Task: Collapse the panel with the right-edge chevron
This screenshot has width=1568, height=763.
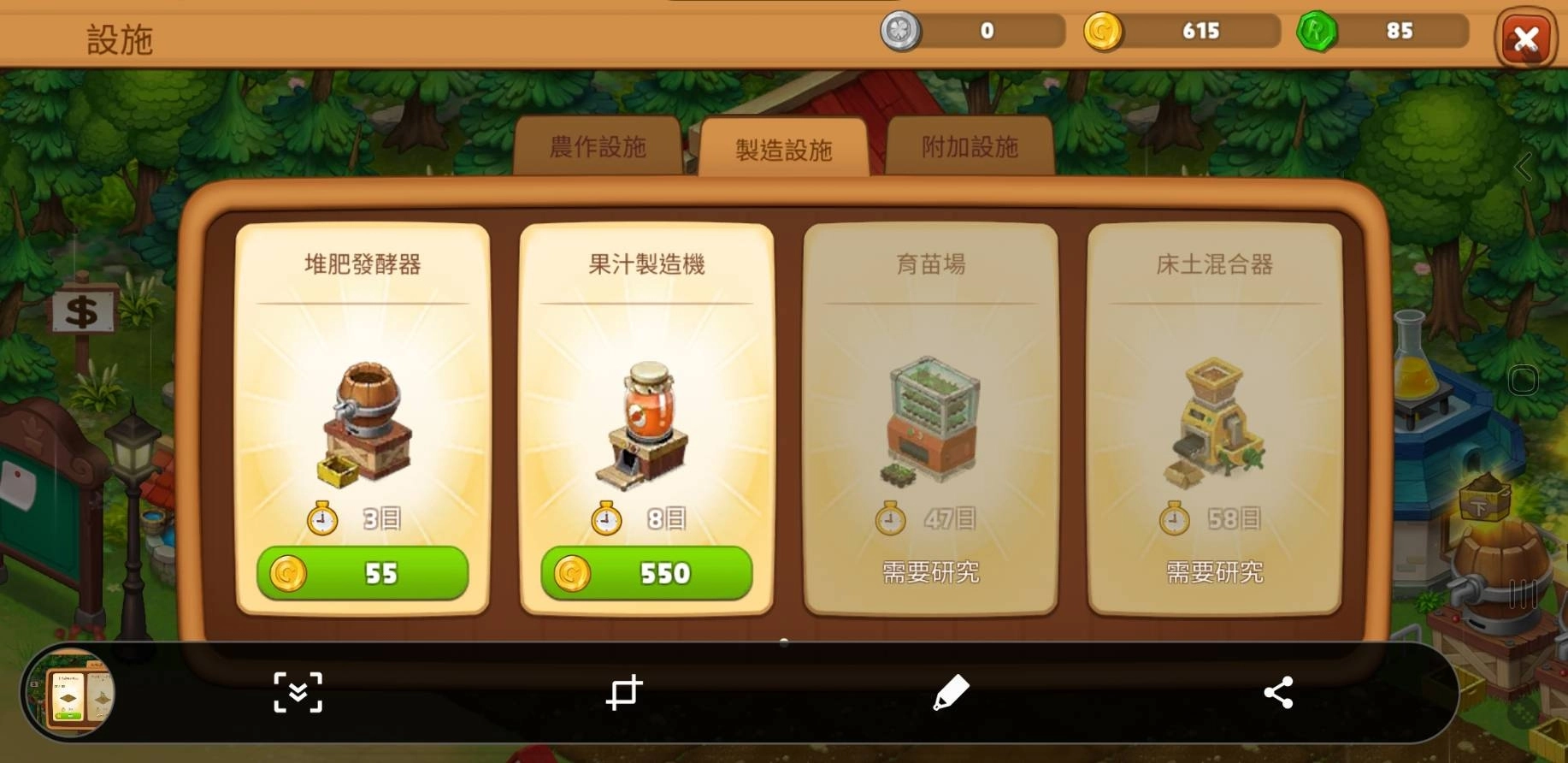Action: [1524, 168]
